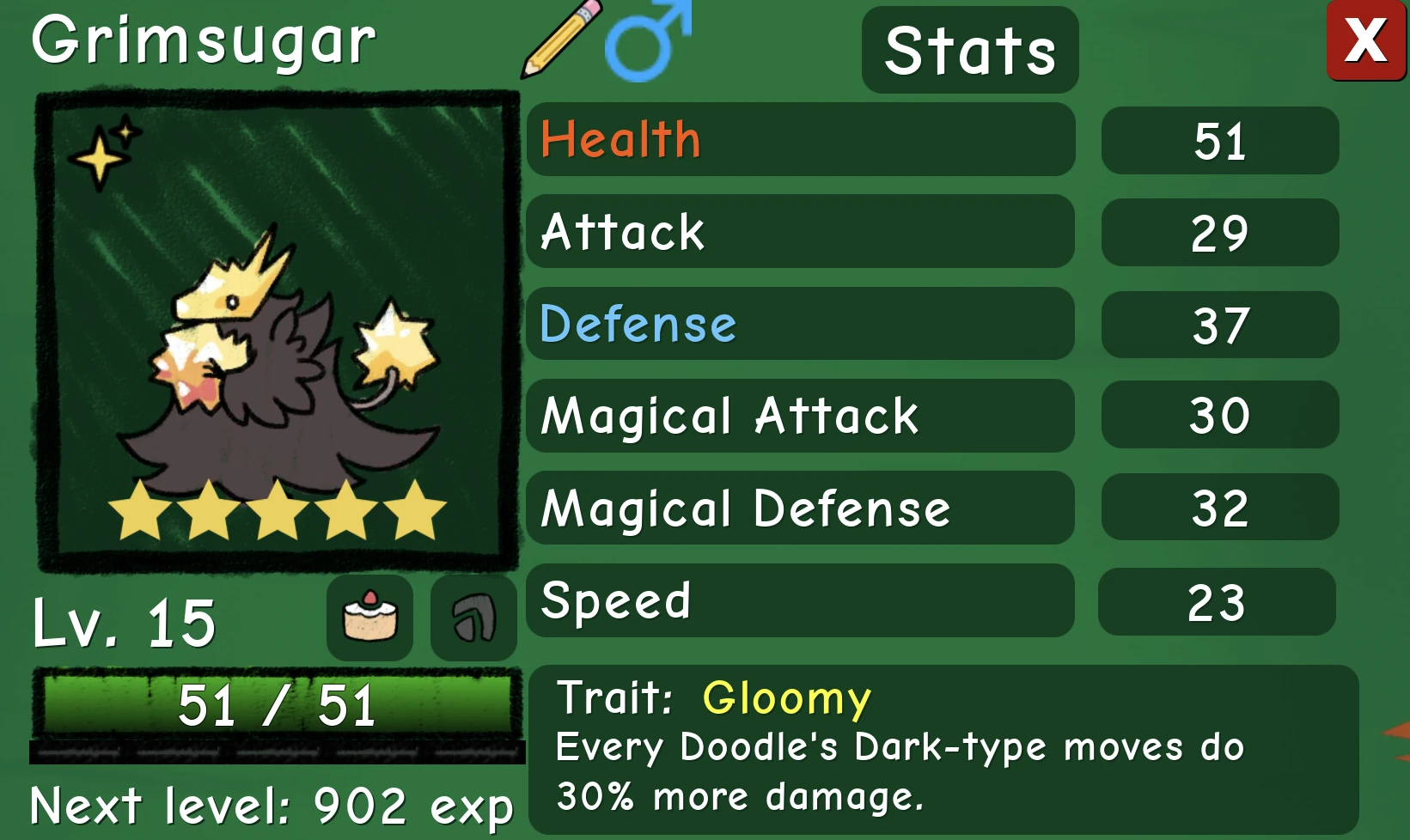
Task: Click the Speed value showing 23
Action: (1218, 601)
